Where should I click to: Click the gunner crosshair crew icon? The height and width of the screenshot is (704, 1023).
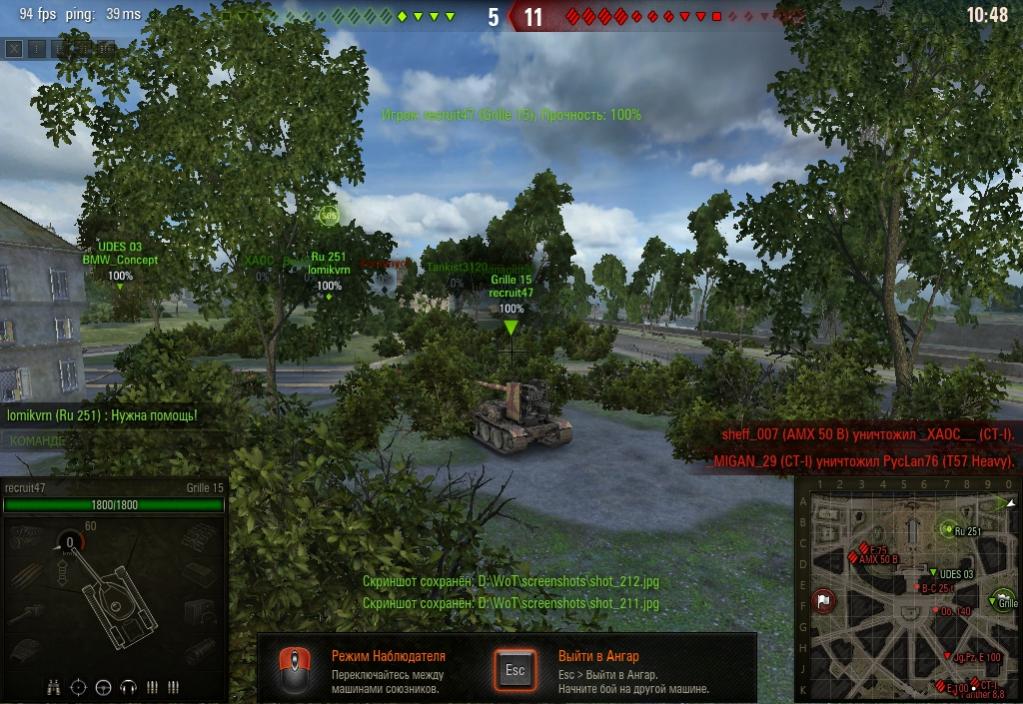pyautogui.click(x=79, y=687)
